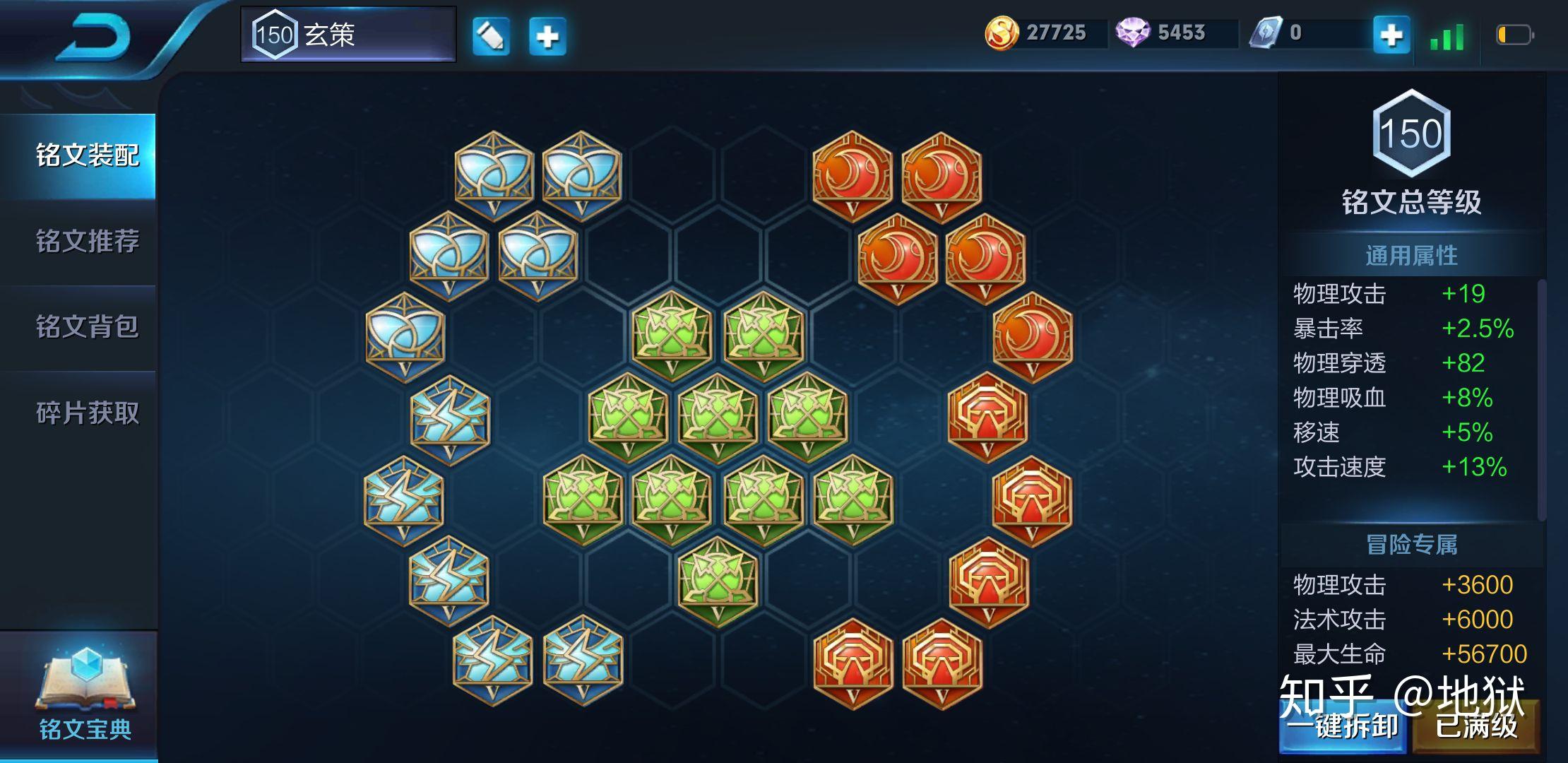Rename the rune page with the pencil icon
This screenshot has width=1568, height=763.
tap(491, 36)
